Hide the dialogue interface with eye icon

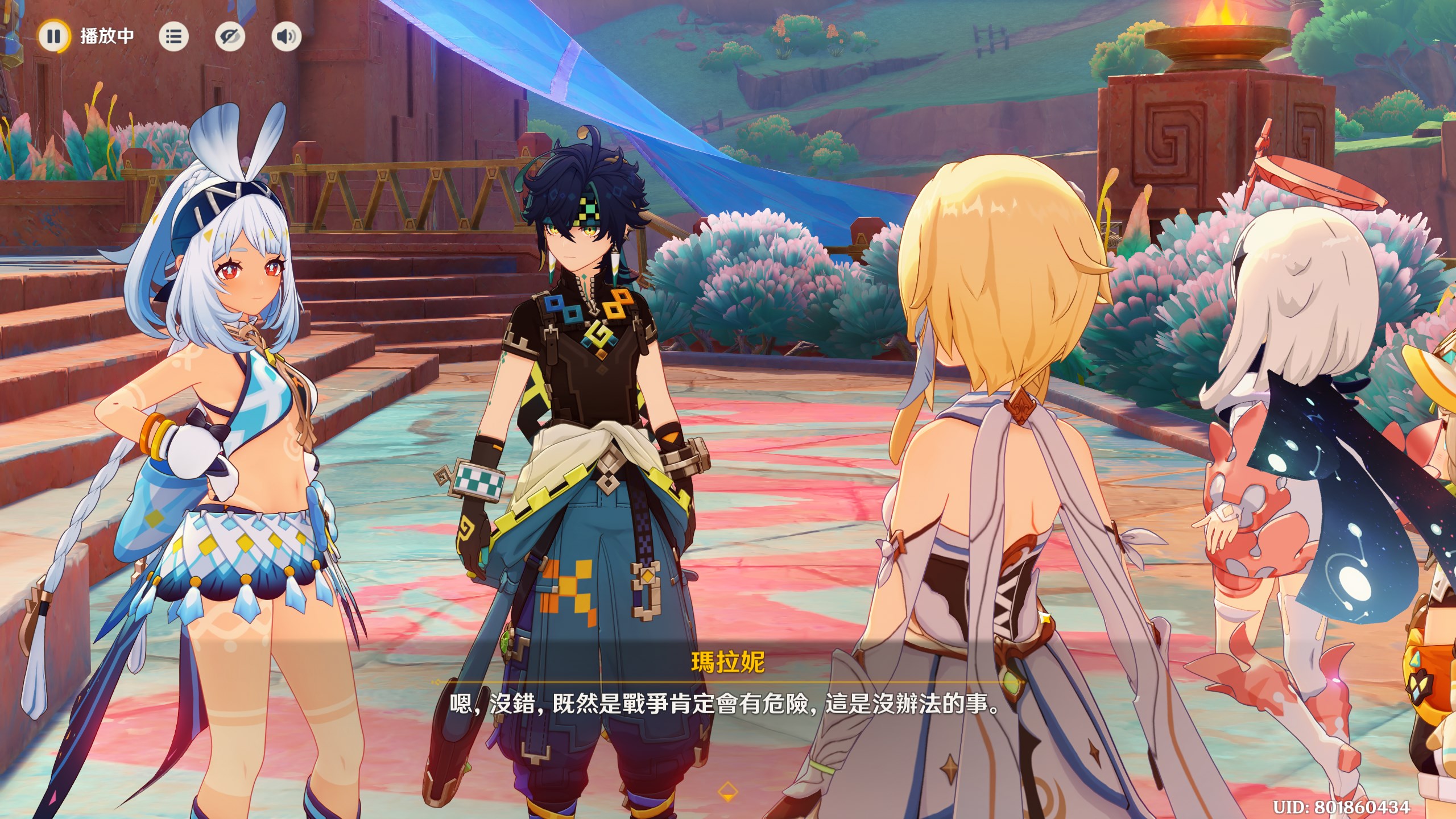pos(230,37)
